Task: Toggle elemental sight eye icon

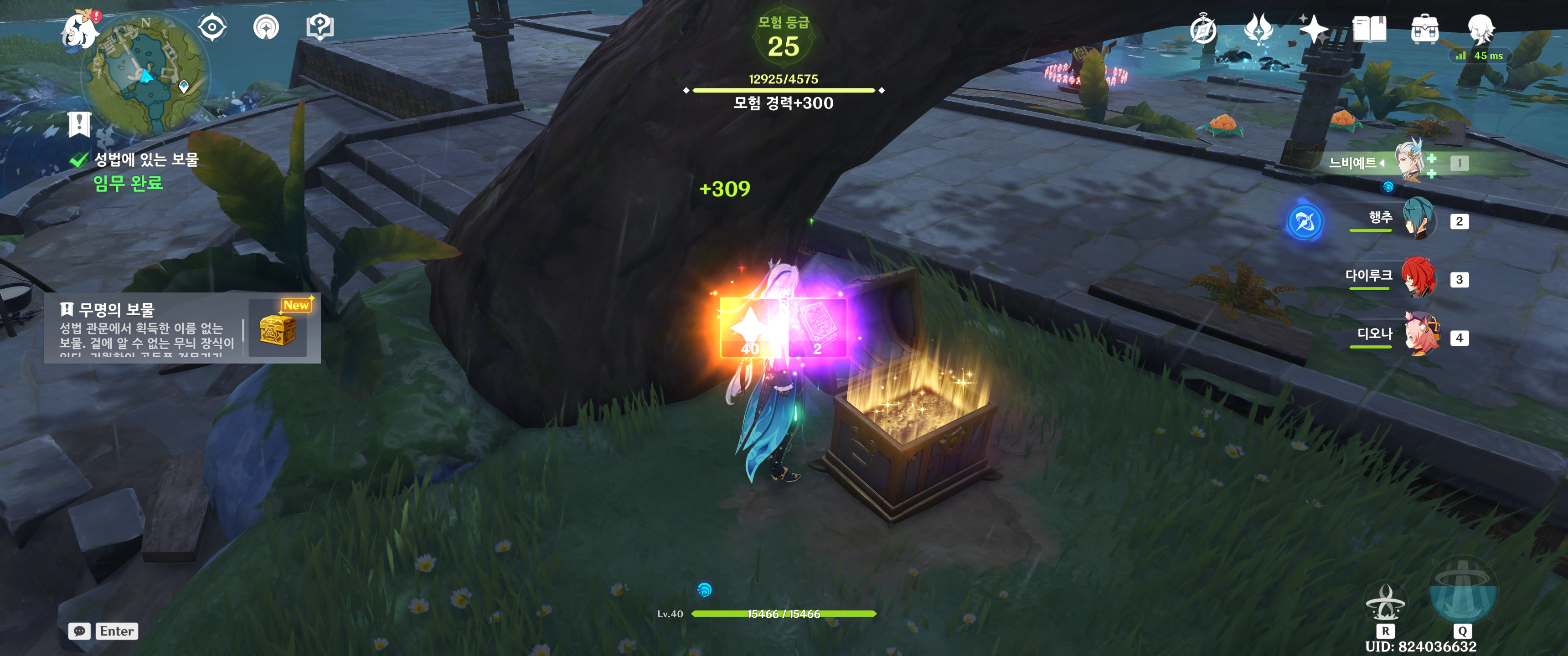Action: 212,27
